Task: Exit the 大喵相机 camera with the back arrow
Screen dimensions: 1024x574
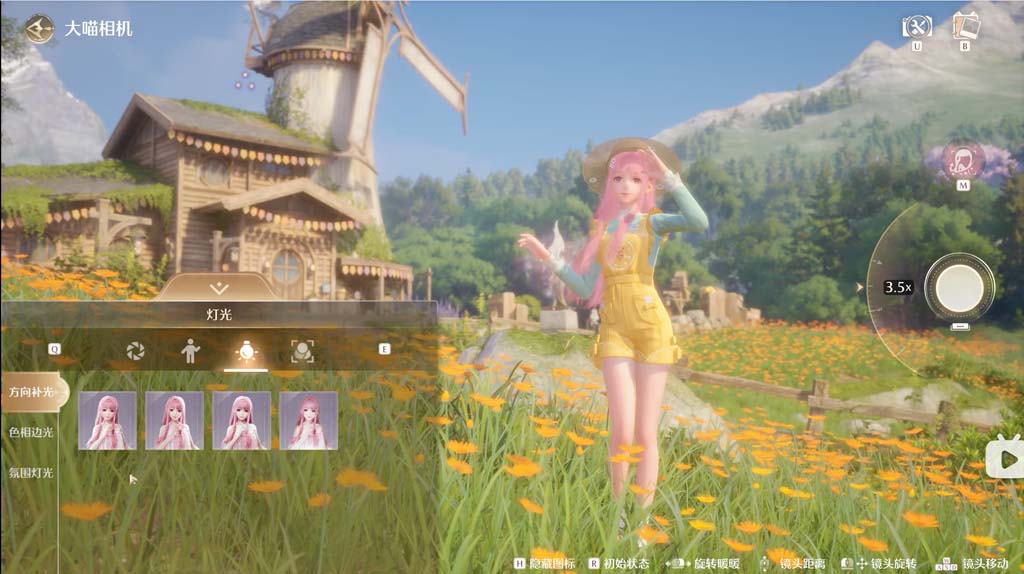Action: (39, 28)
